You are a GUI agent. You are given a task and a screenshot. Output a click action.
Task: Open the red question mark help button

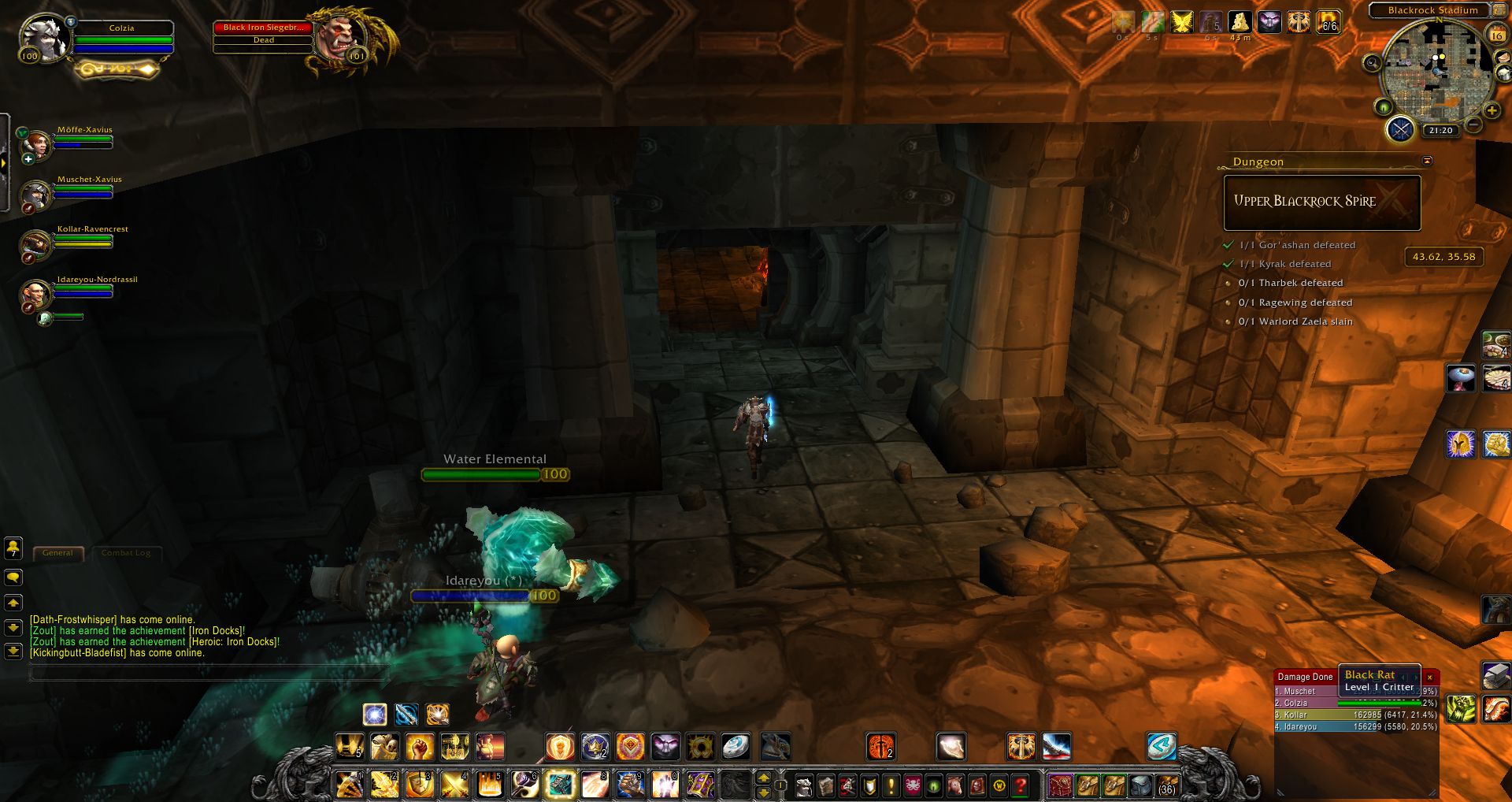1021,785
